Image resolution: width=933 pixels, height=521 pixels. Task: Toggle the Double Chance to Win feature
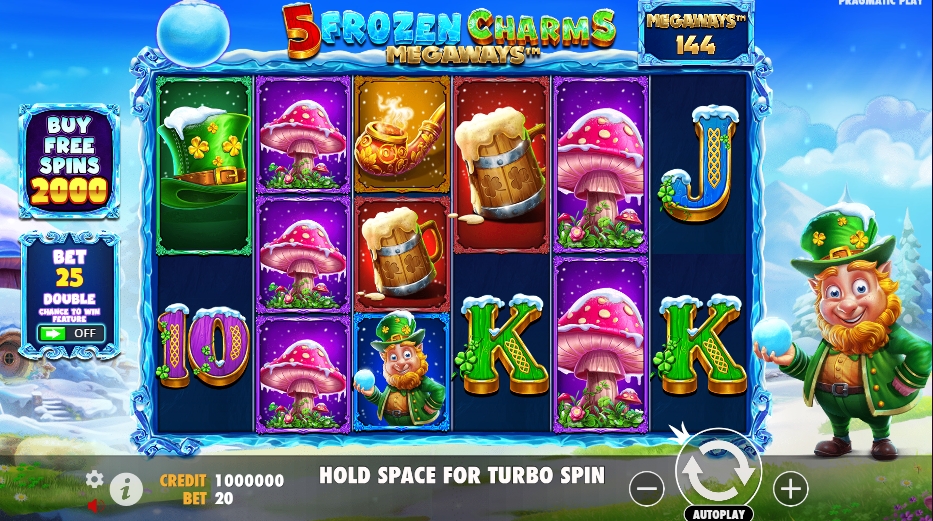72,333
